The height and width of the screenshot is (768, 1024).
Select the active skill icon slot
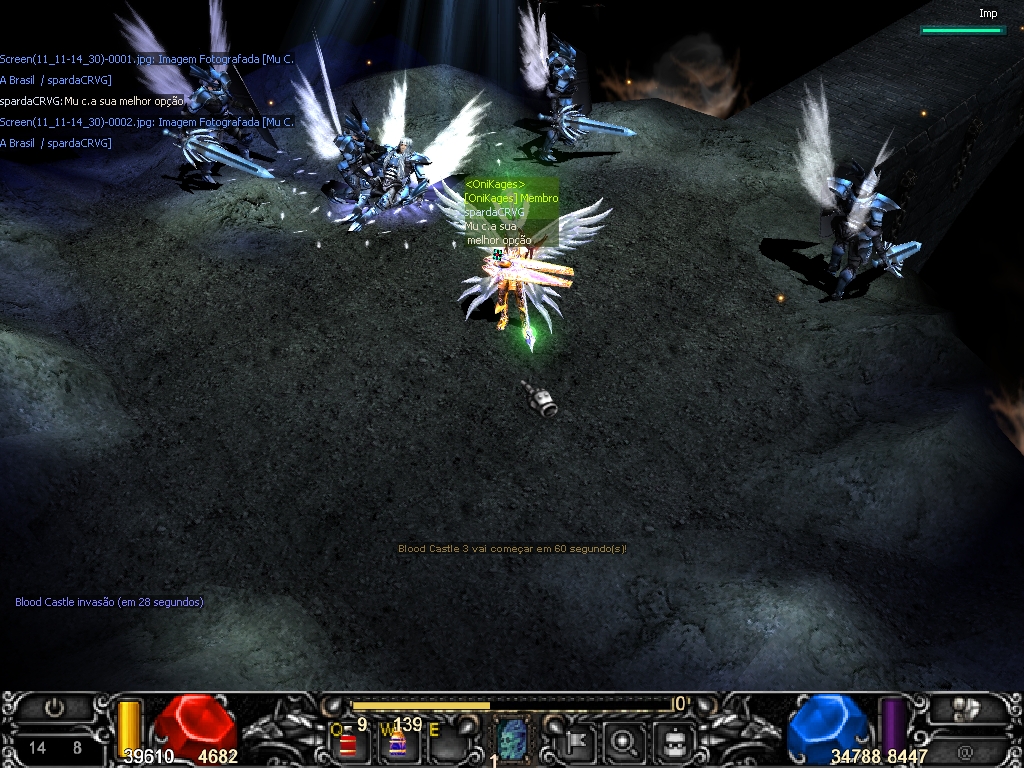coord(511,738)
